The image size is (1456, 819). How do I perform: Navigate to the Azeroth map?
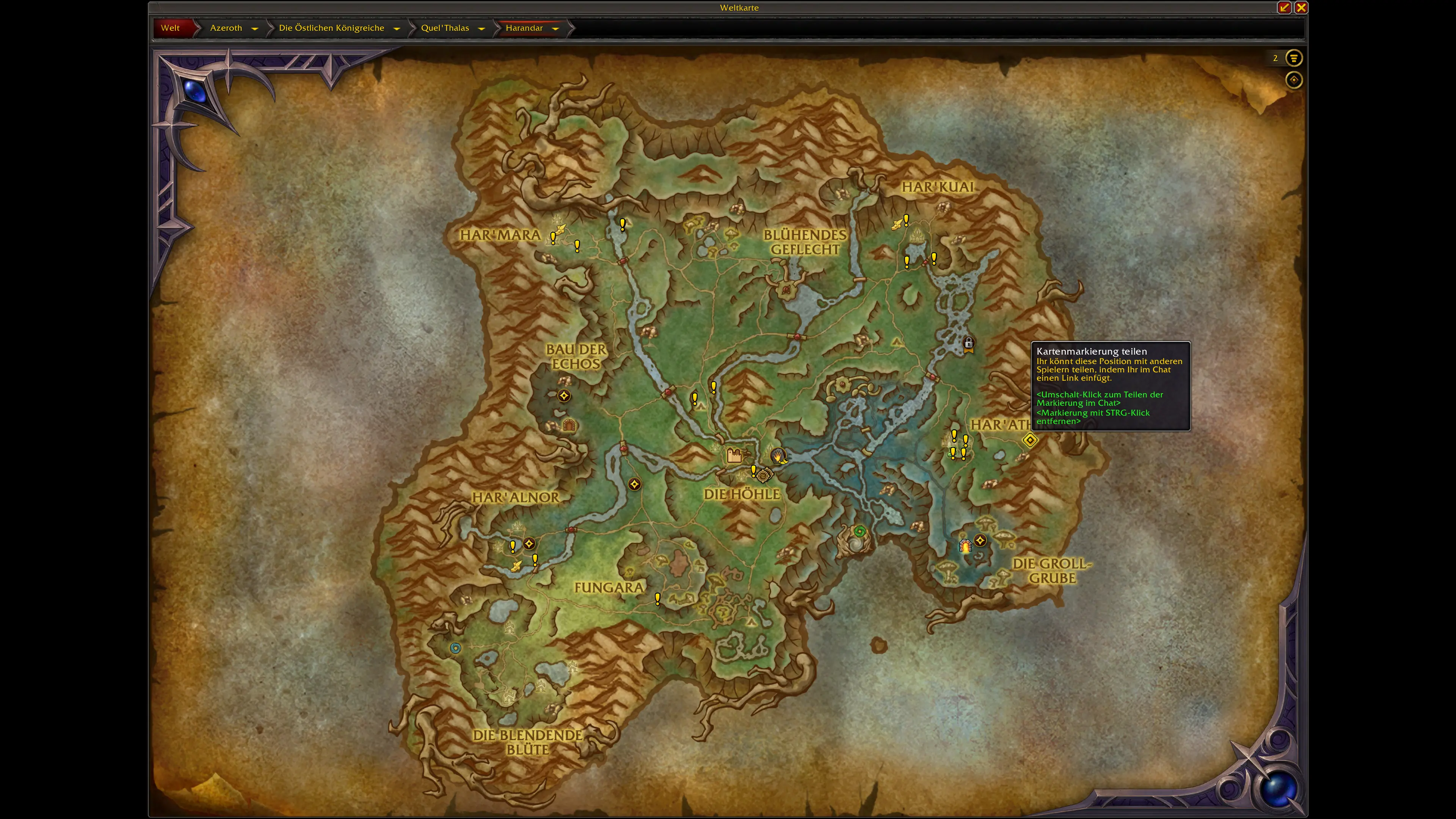(x=226, y=28)
